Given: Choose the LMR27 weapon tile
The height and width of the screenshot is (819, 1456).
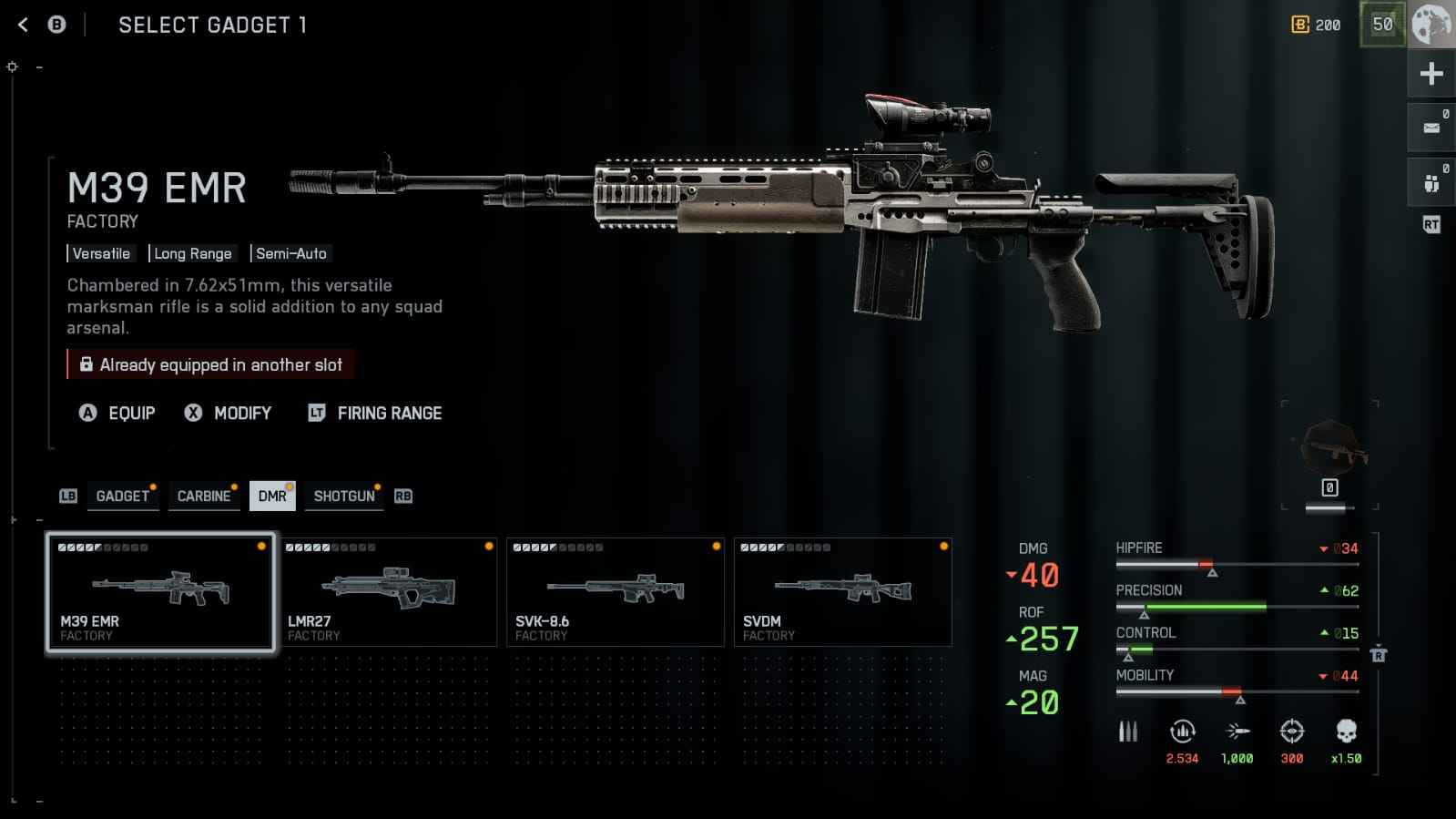Looking at the screenshot, I should (x=388, y=592).
